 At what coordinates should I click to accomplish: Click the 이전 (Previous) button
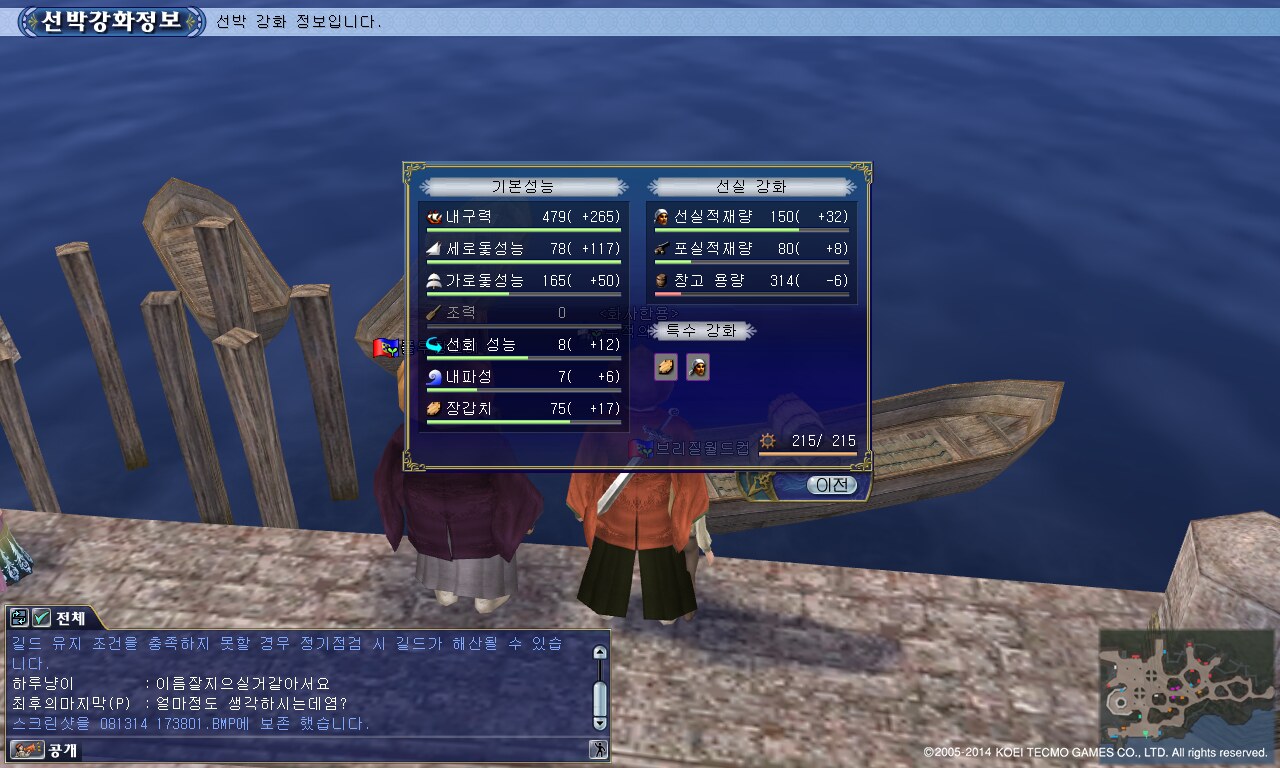[831, 485]
